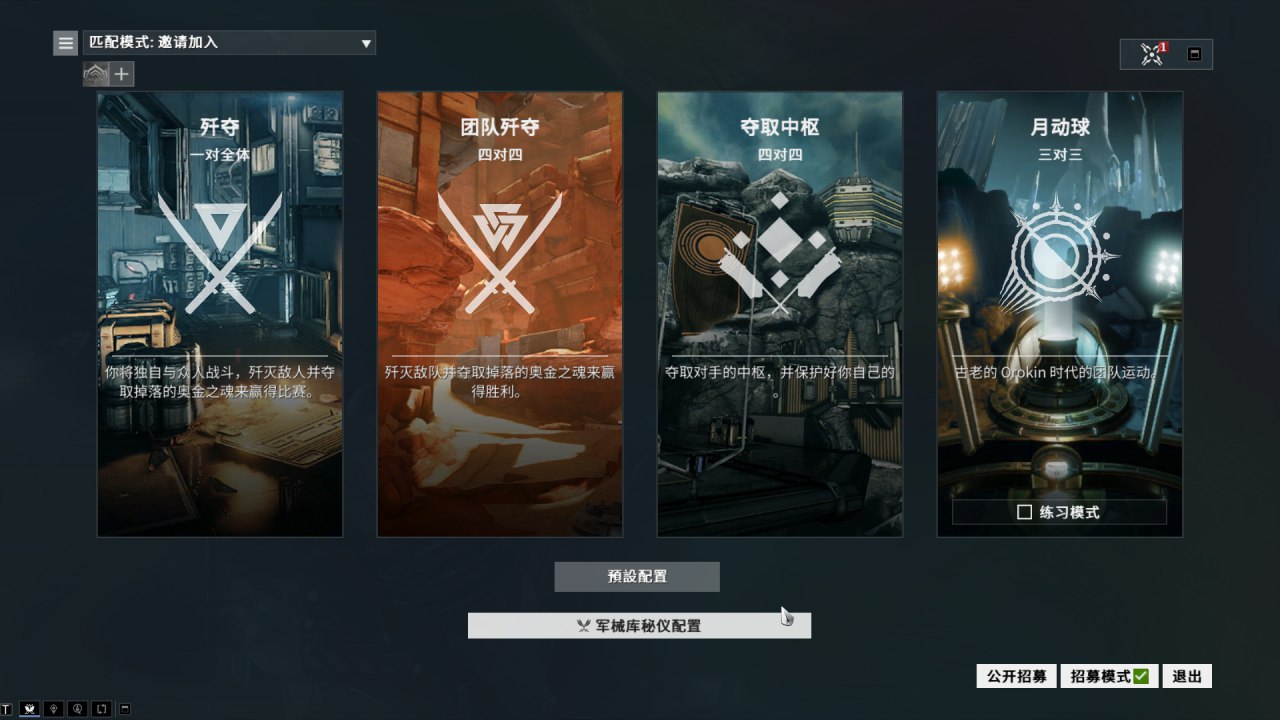
Task: Select the 歼夺 free-for-all mode card
Action: [220, 314]
